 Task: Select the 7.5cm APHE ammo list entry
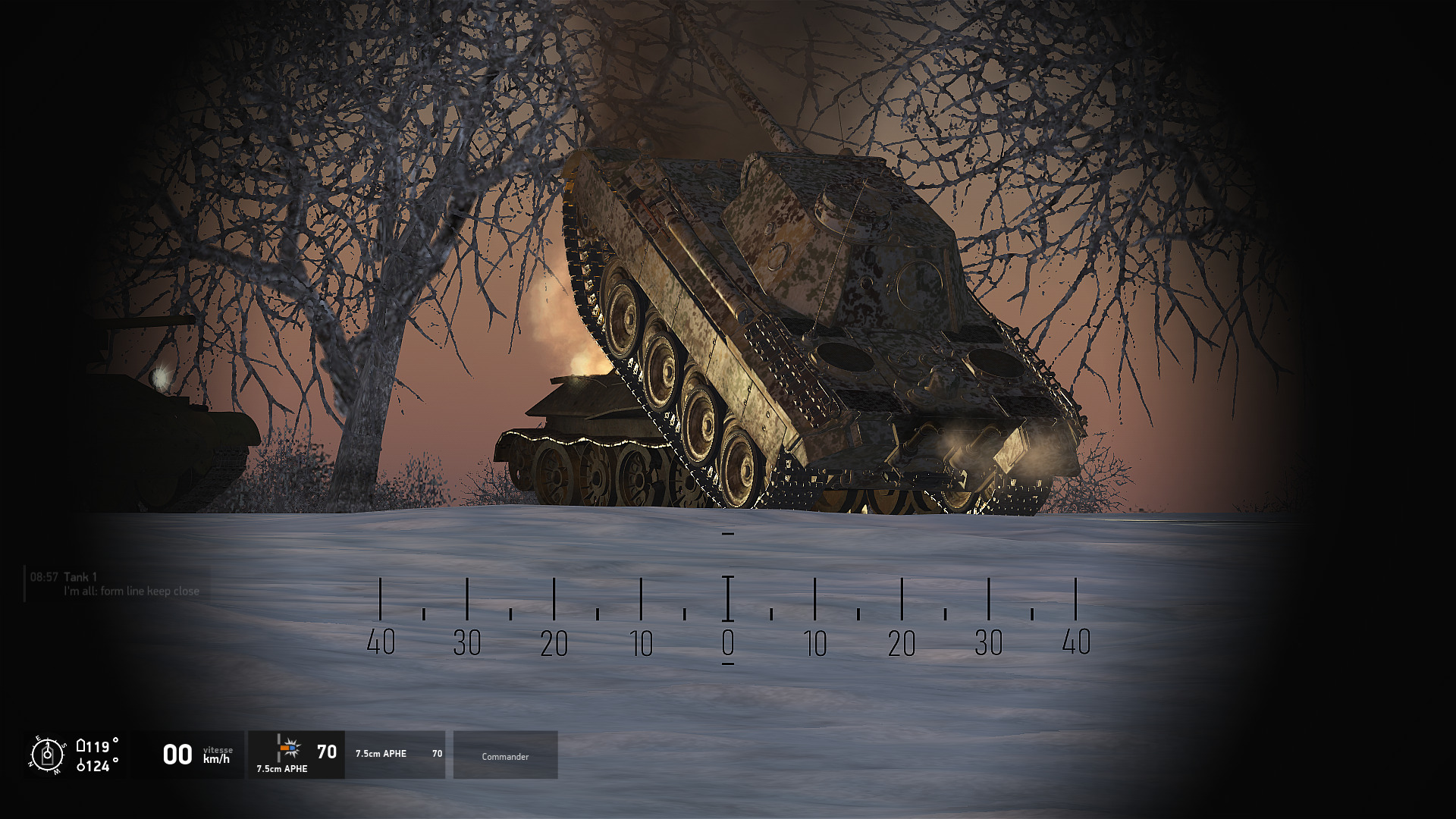pos(396,754)
